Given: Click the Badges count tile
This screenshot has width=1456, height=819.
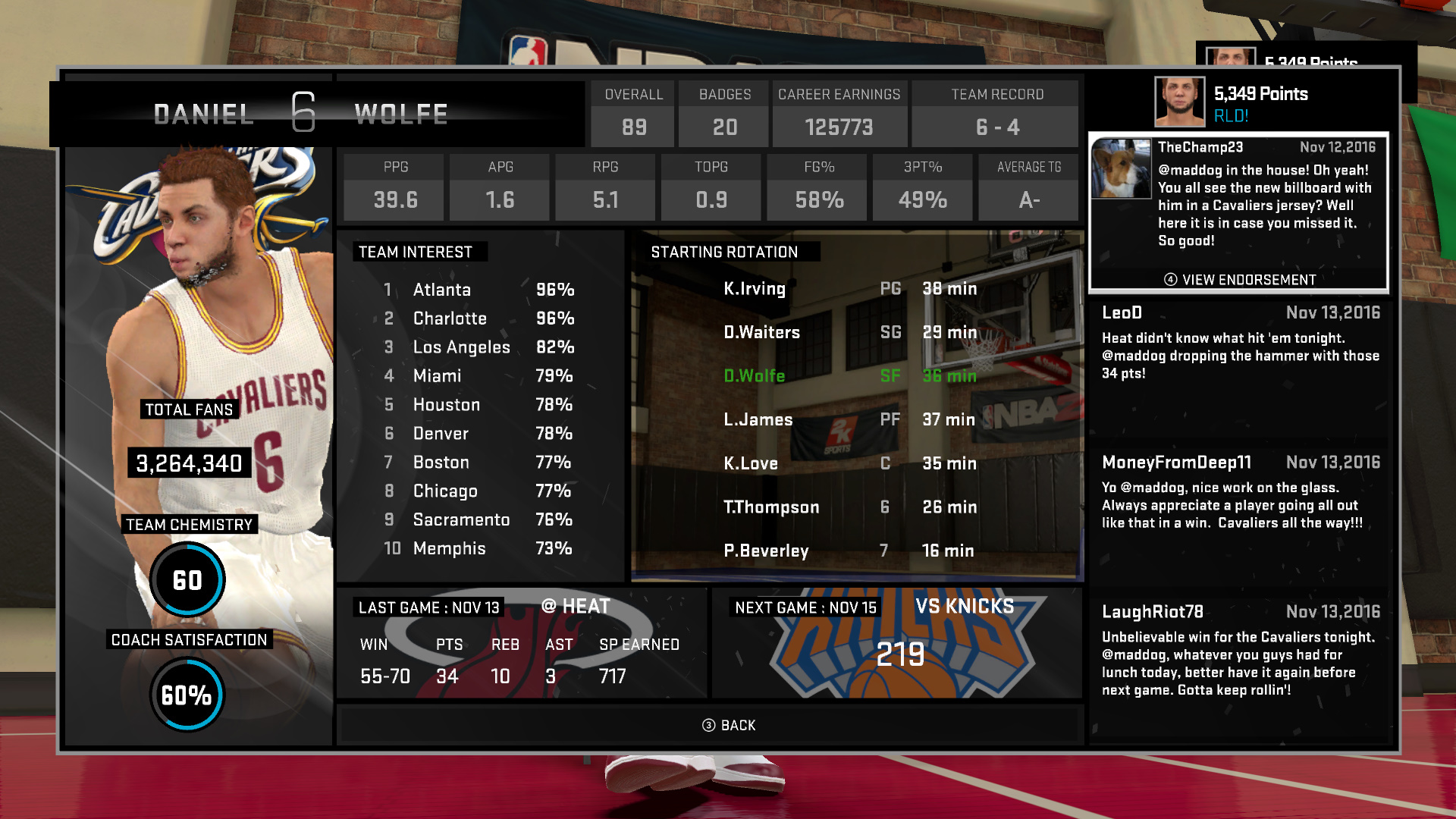Looking at the screenshot, I should [x=724, y=114].
